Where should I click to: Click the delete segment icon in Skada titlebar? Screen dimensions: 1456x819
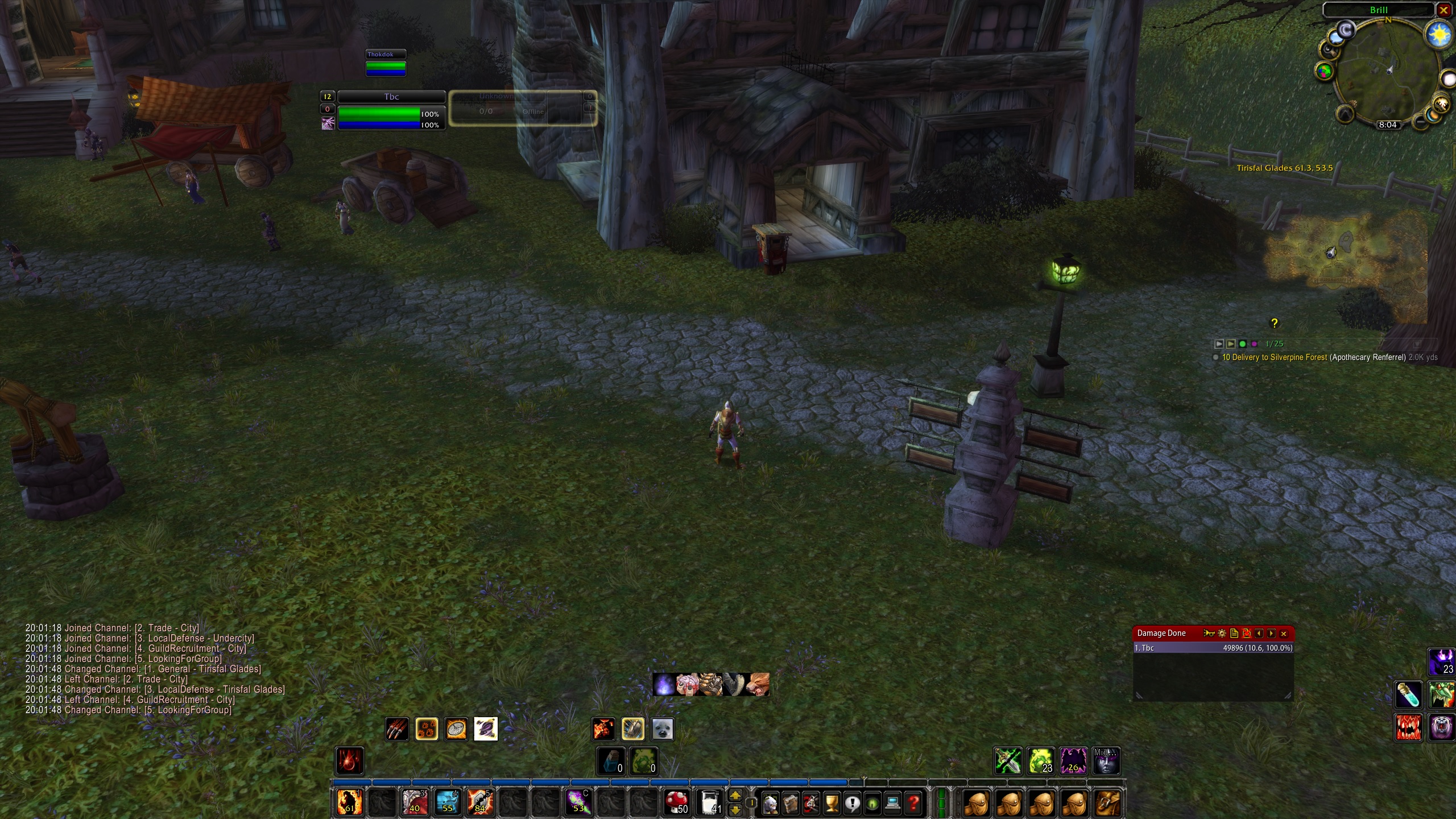(x=1246, y=633)
